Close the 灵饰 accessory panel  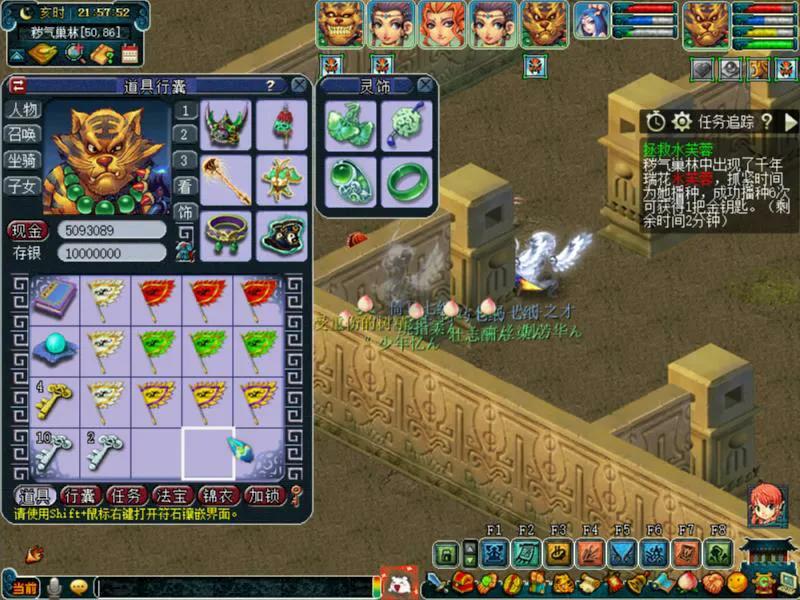pos(427,86)
